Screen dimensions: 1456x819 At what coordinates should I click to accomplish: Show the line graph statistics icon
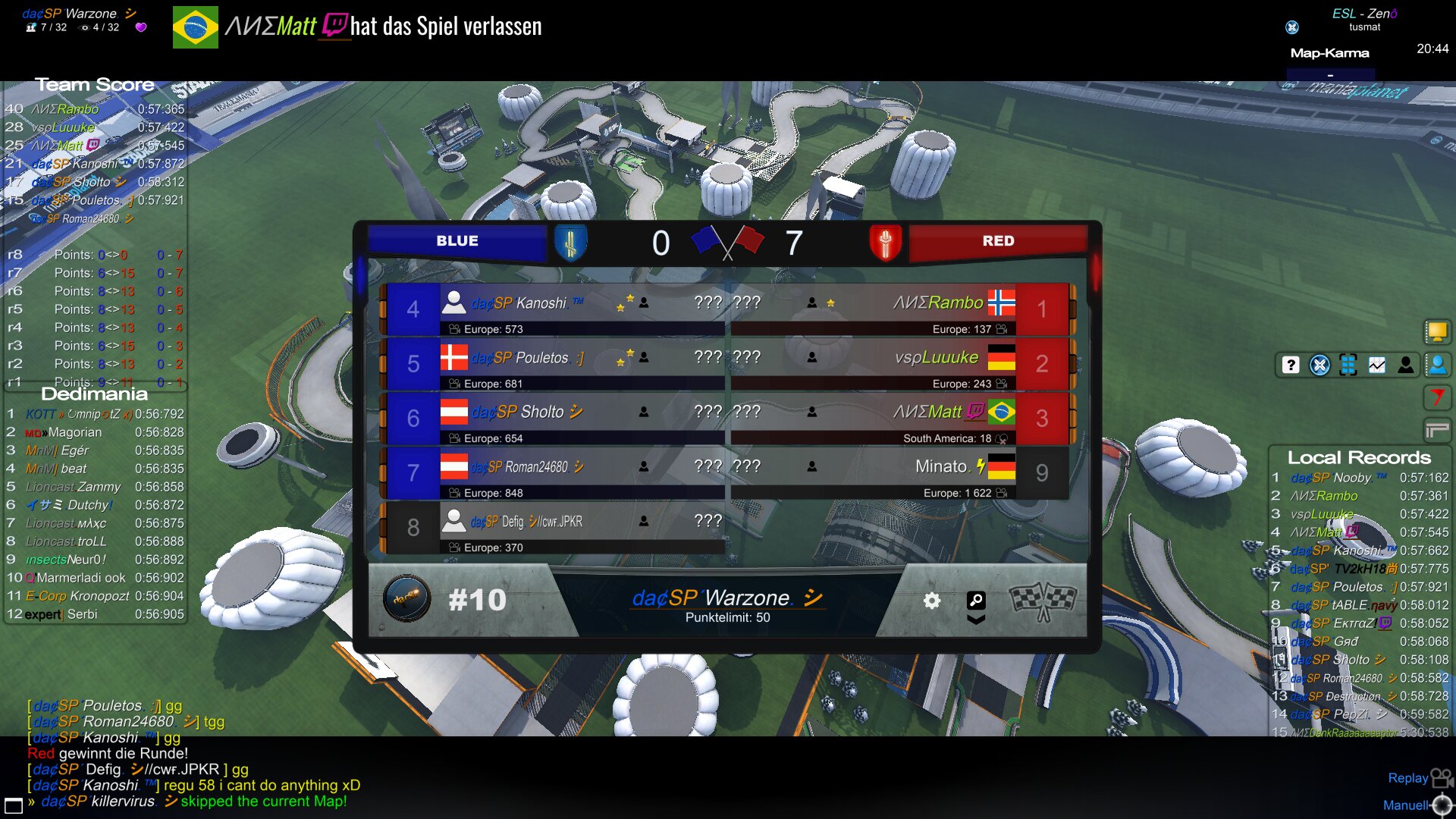click(1377, 365)
